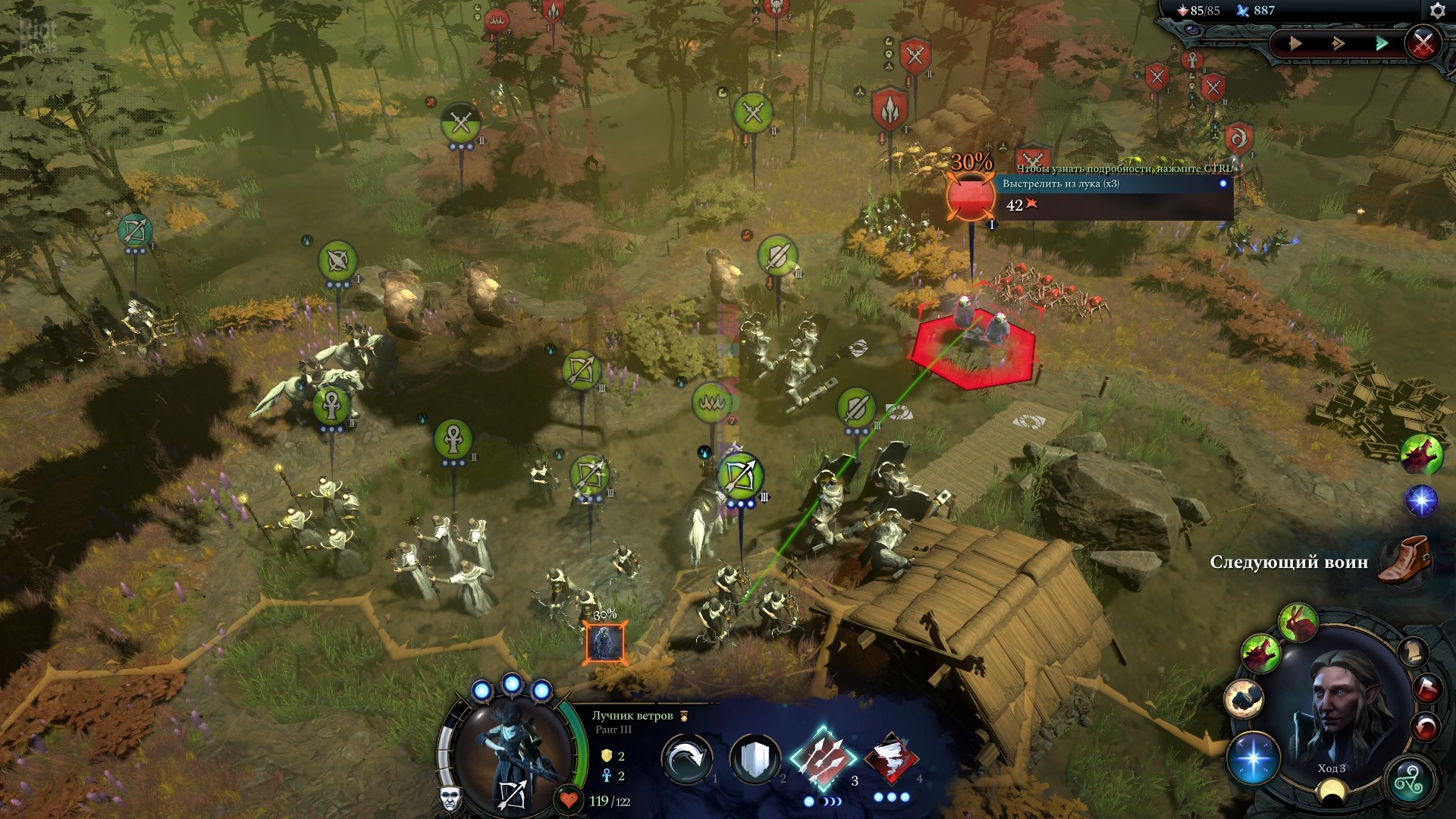The width and height of the screenshot is (1456, 819).
Task: Open the scroll log button
Action: 1412,652
